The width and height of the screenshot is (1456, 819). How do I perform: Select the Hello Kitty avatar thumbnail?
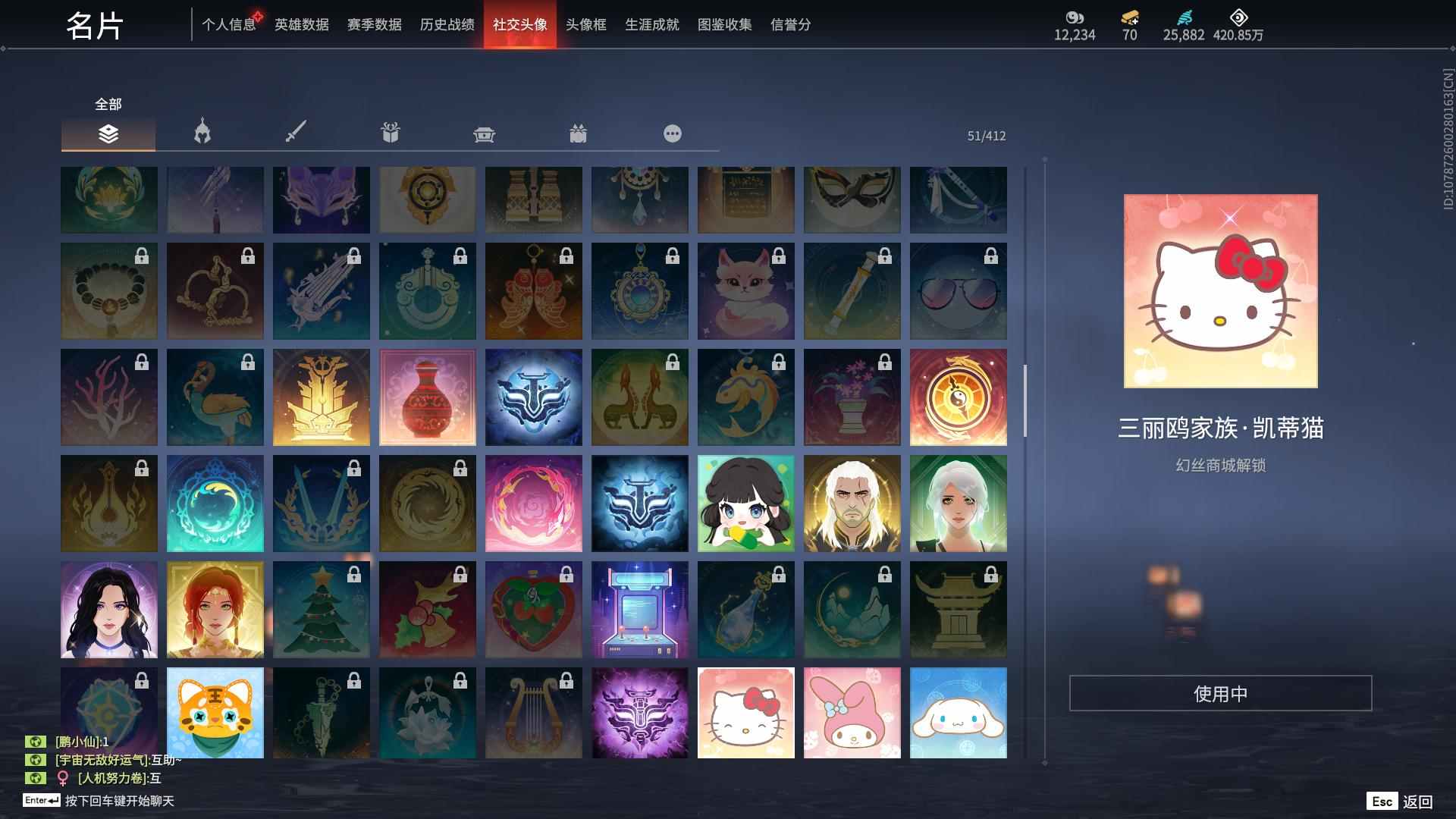745,713
